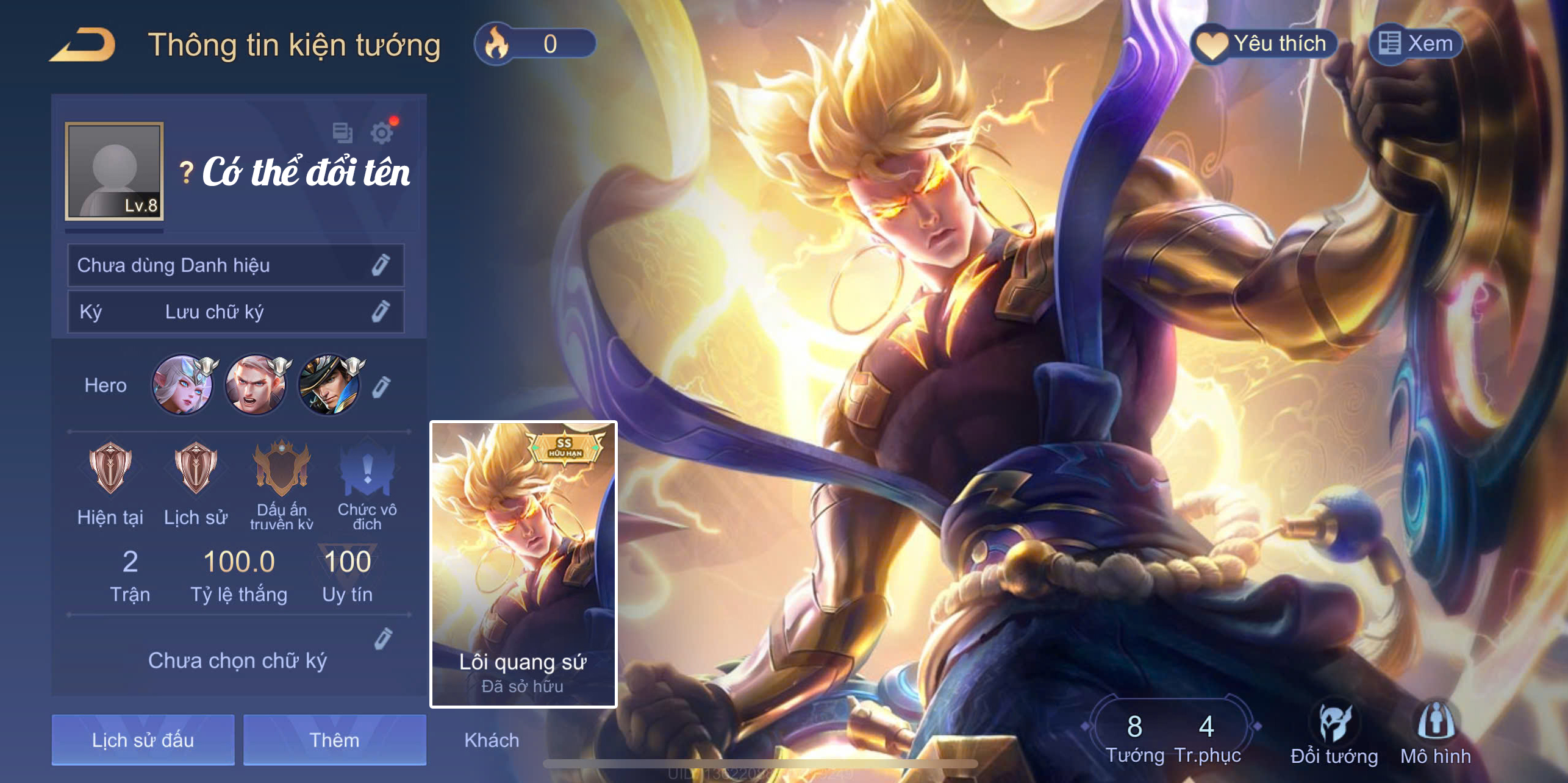Image resolution: width=1568 pixels, height=783 pixels.
Task: Open Lịch sử đấu match history
Action: pos(143,740)
